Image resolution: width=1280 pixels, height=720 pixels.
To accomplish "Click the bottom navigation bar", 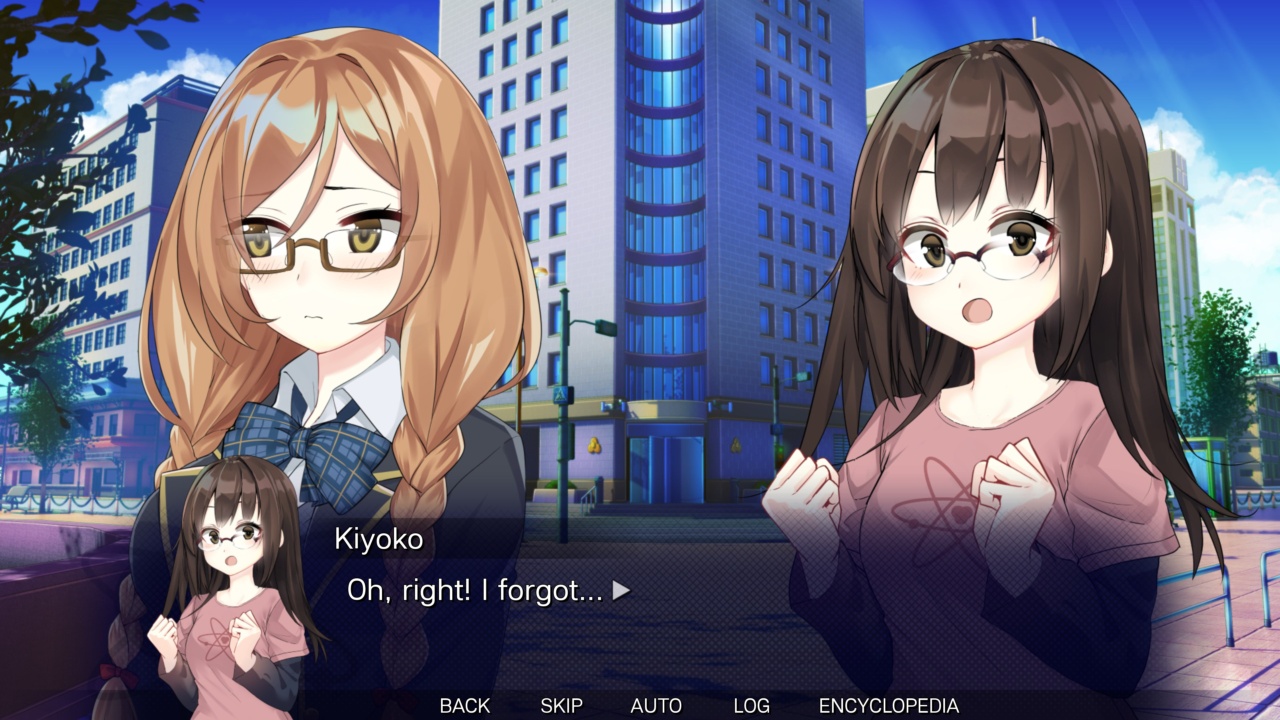I will pyautogui.click(x=640, y=705).
